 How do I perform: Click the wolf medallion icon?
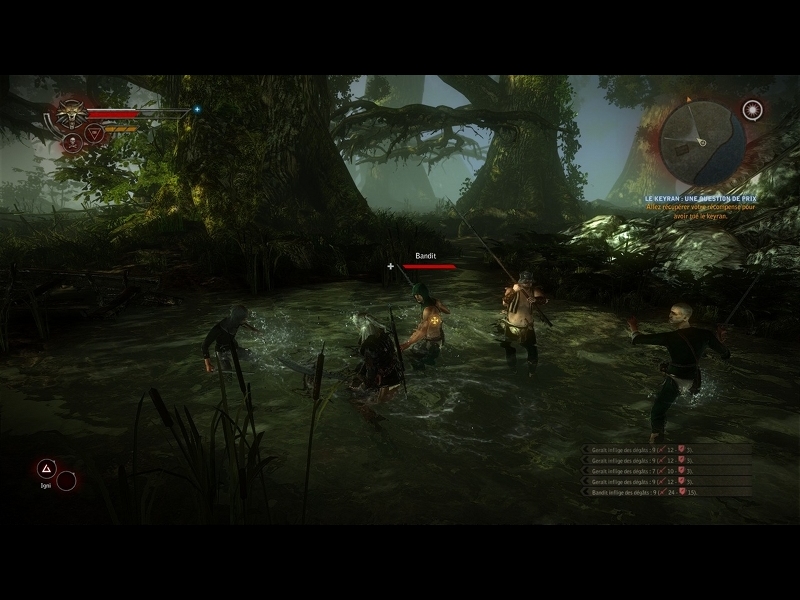71,113
